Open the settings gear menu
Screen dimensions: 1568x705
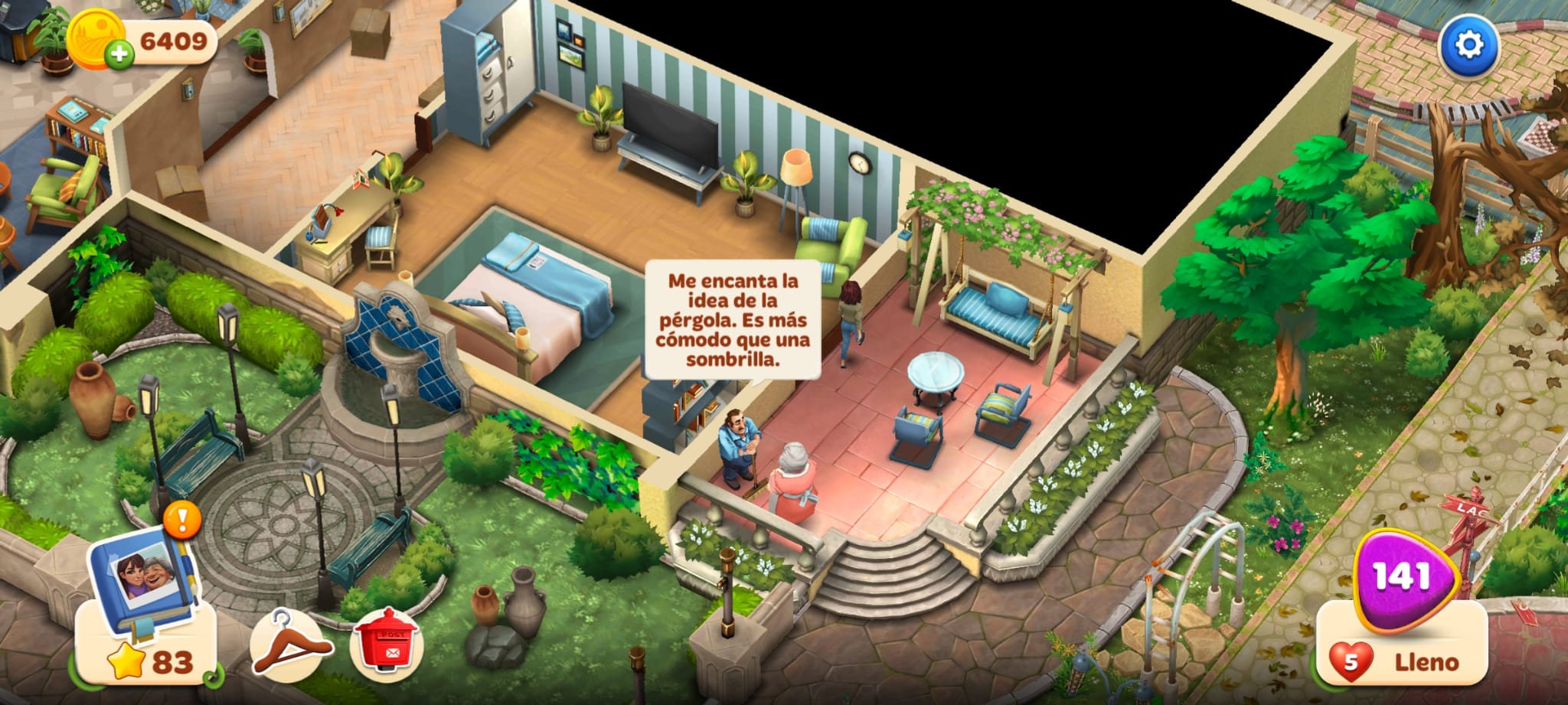pyautogui.click(x=1468, y=44)
